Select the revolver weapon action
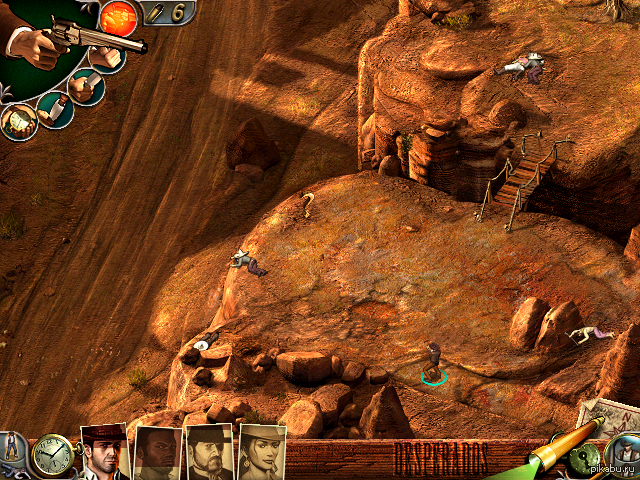Image resolution: width=640 pixels, height=480 pixels. (x=70, y=35)
